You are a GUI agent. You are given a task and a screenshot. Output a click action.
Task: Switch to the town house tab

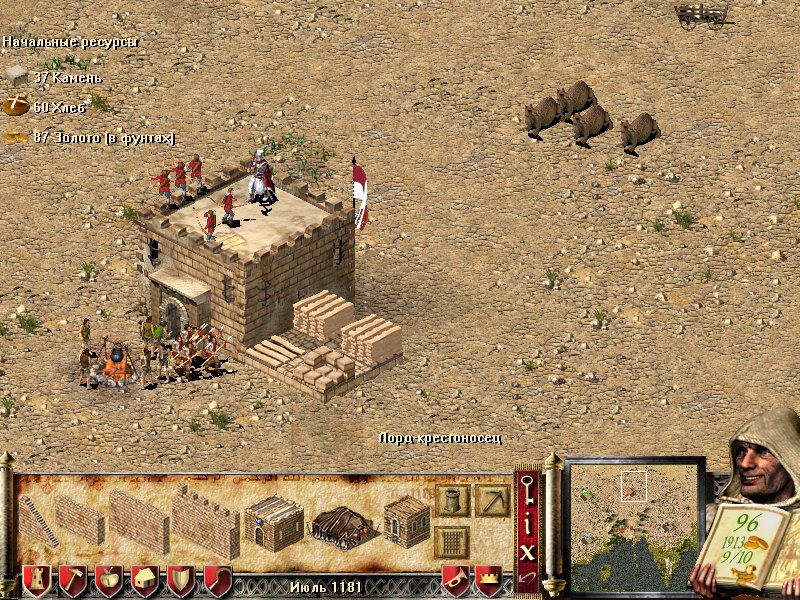145,580
